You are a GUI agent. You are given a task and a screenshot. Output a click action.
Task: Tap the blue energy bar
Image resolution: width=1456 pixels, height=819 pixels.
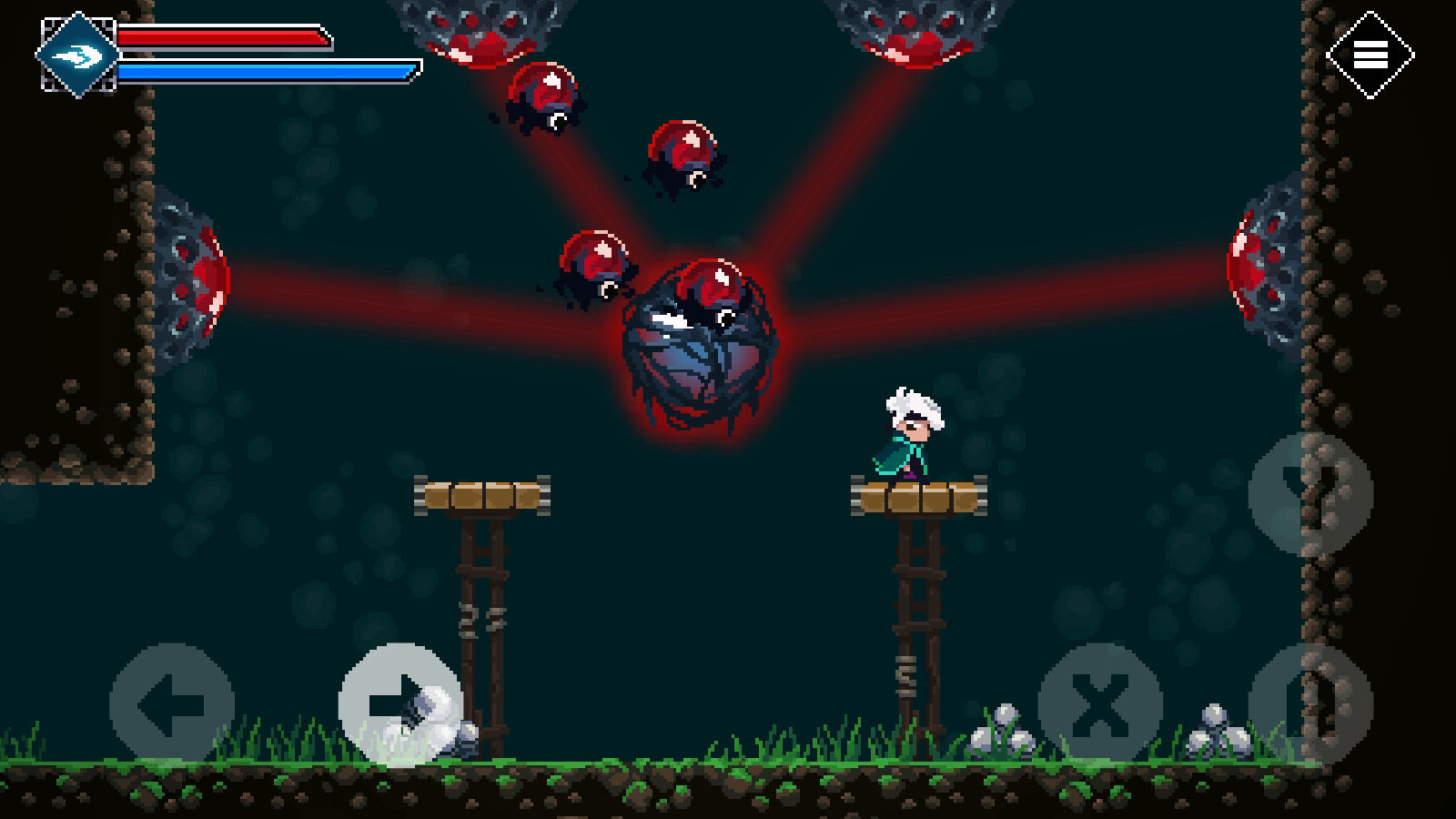[264, 71]
